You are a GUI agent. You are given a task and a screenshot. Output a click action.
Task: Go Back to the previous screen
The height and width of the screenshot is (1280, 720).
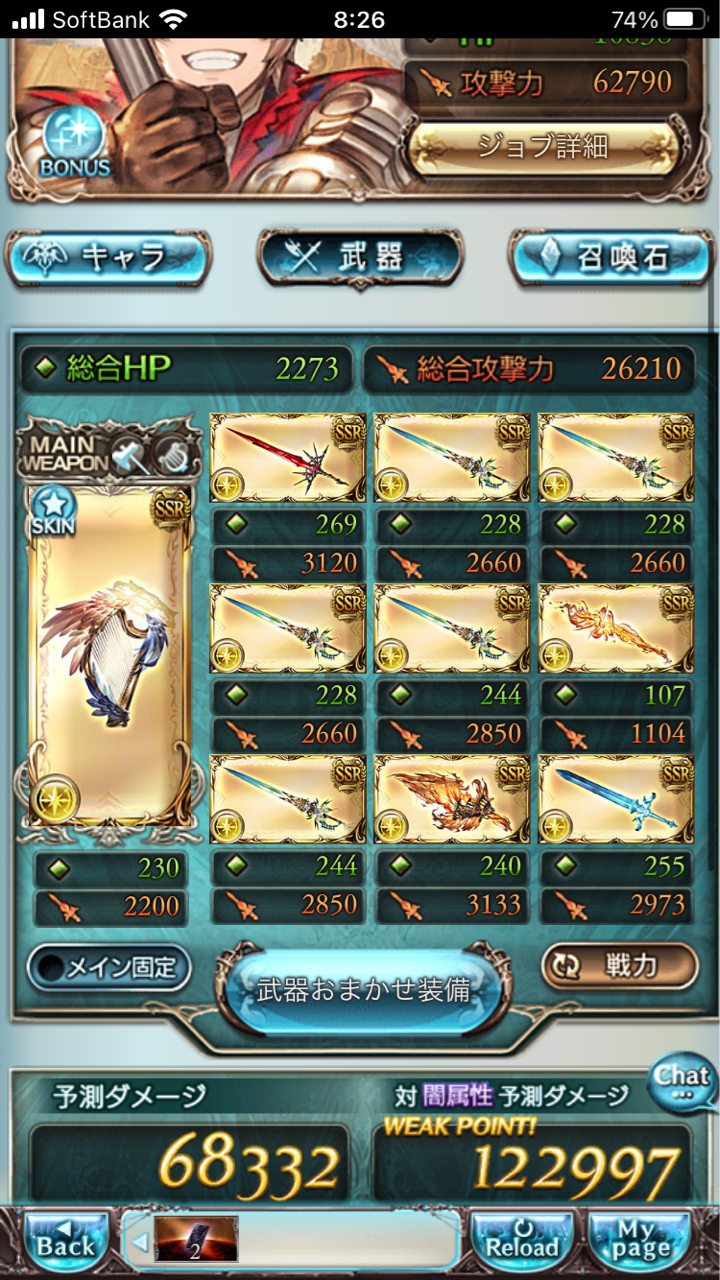(x=66, y=1242)
